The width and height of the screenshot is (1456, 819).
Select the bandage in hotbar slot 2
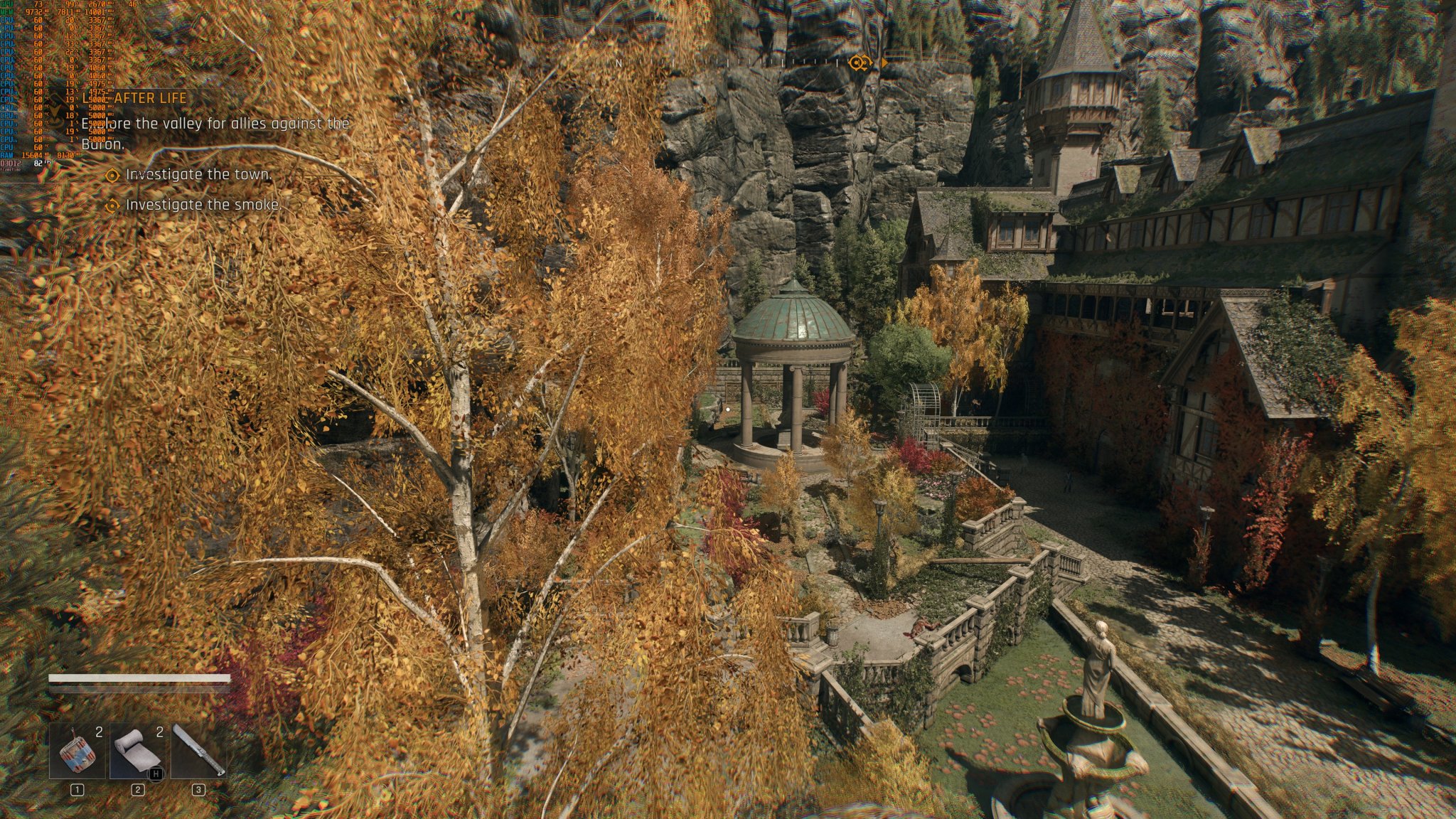tap(137, 749)
